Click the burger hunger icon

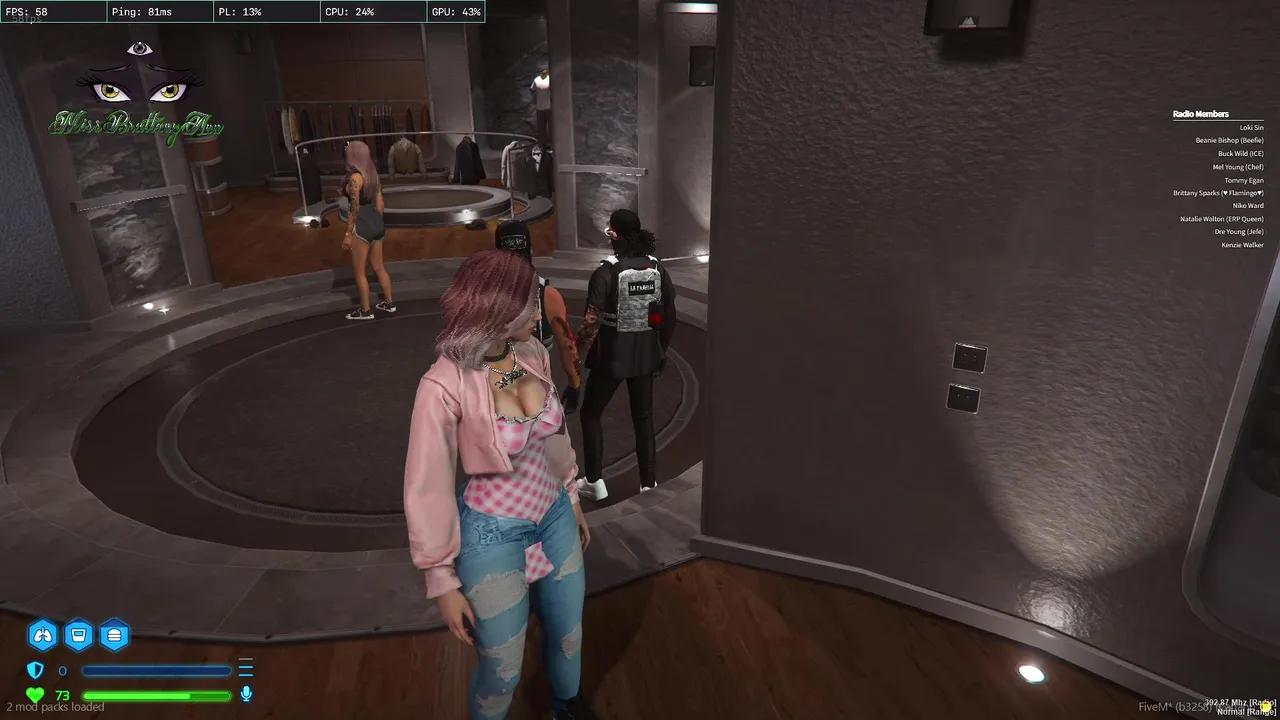[114, 634]
